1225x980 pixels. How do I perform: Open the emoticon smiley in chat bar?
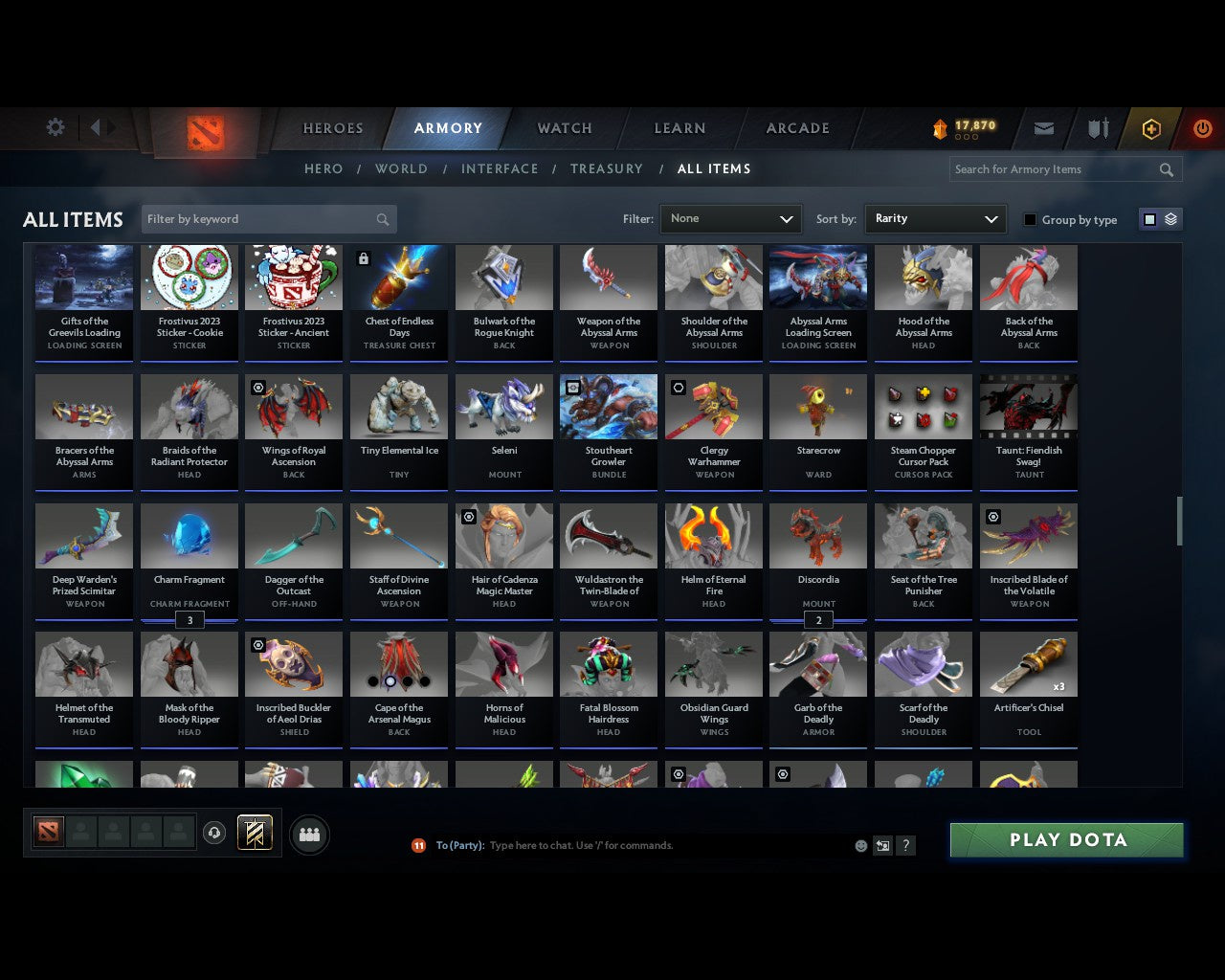pos(860,845)
